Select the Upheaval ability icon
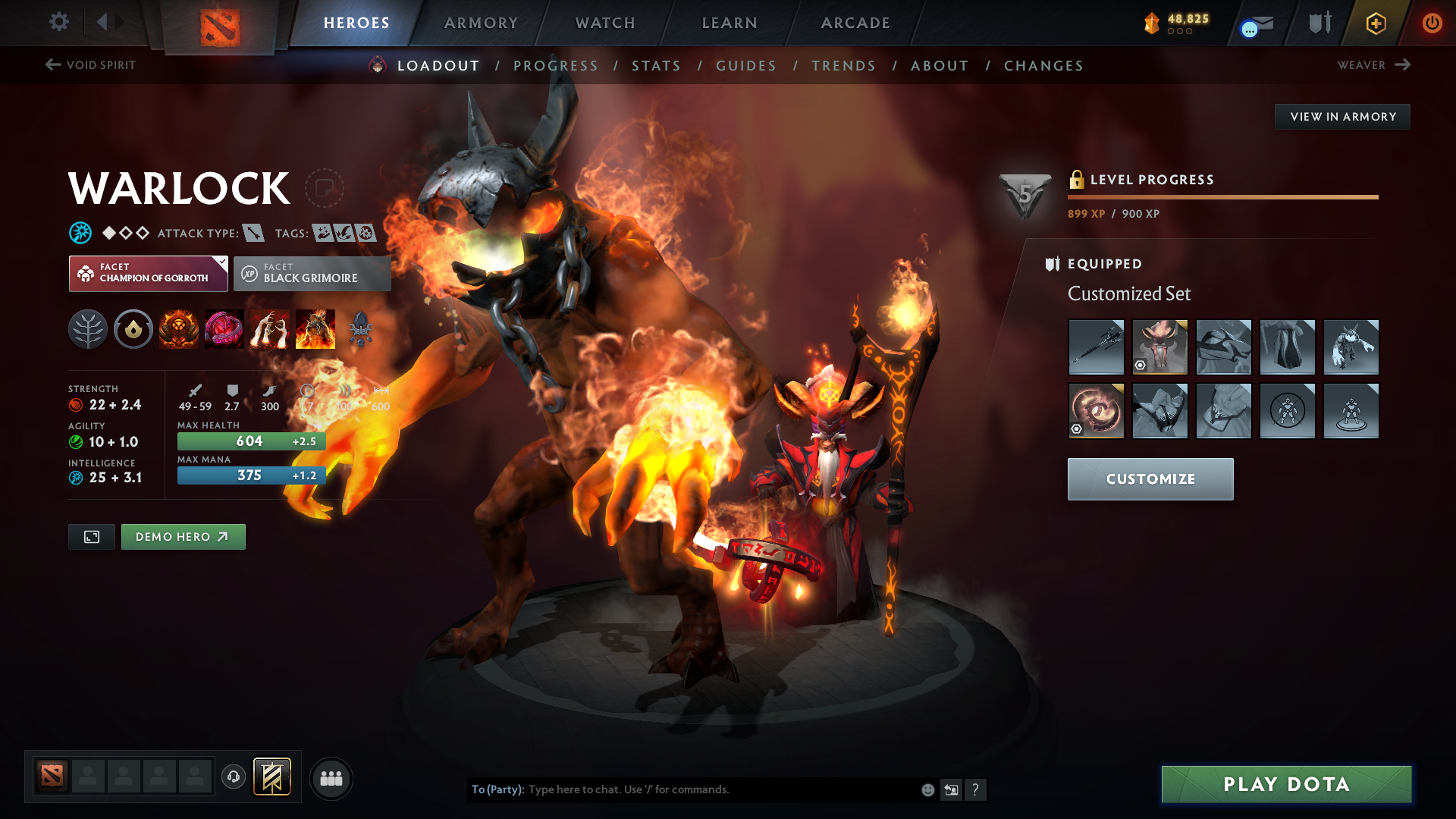This screenshot has height=819, width=1456. click(x=270, y=328)
